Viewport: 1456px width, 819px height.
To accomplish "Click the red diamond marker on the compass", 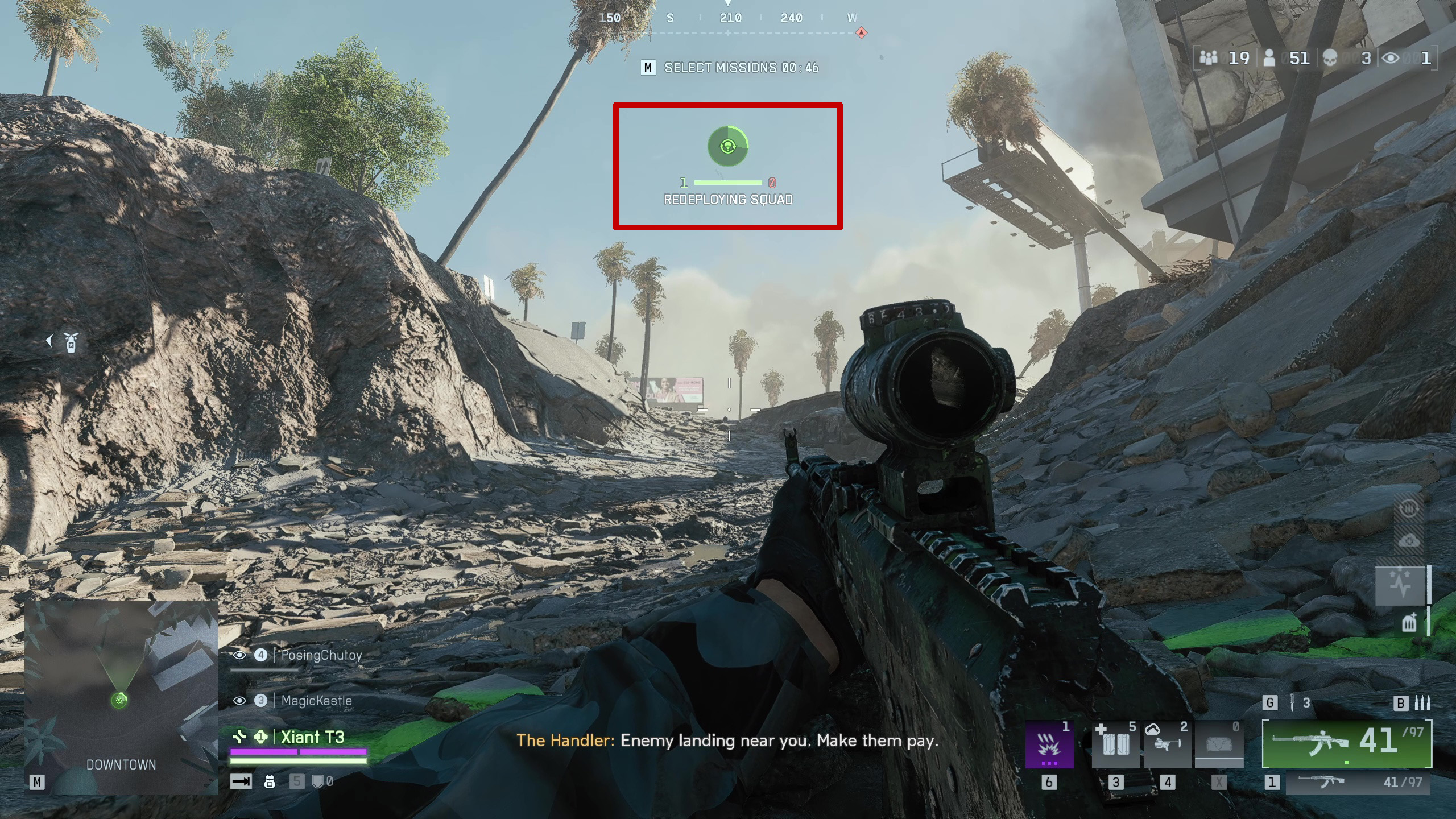I will tap(862, 32).
